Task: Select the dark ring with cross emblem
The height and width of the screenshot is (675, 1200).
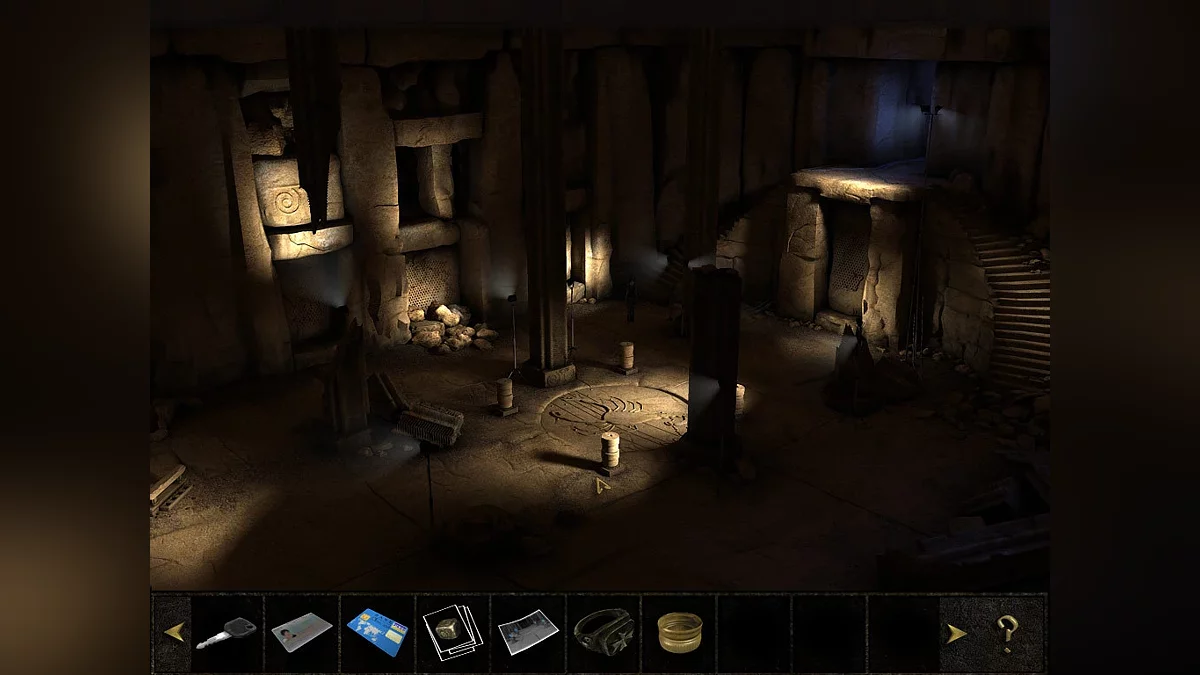Action: pos(603,631)
